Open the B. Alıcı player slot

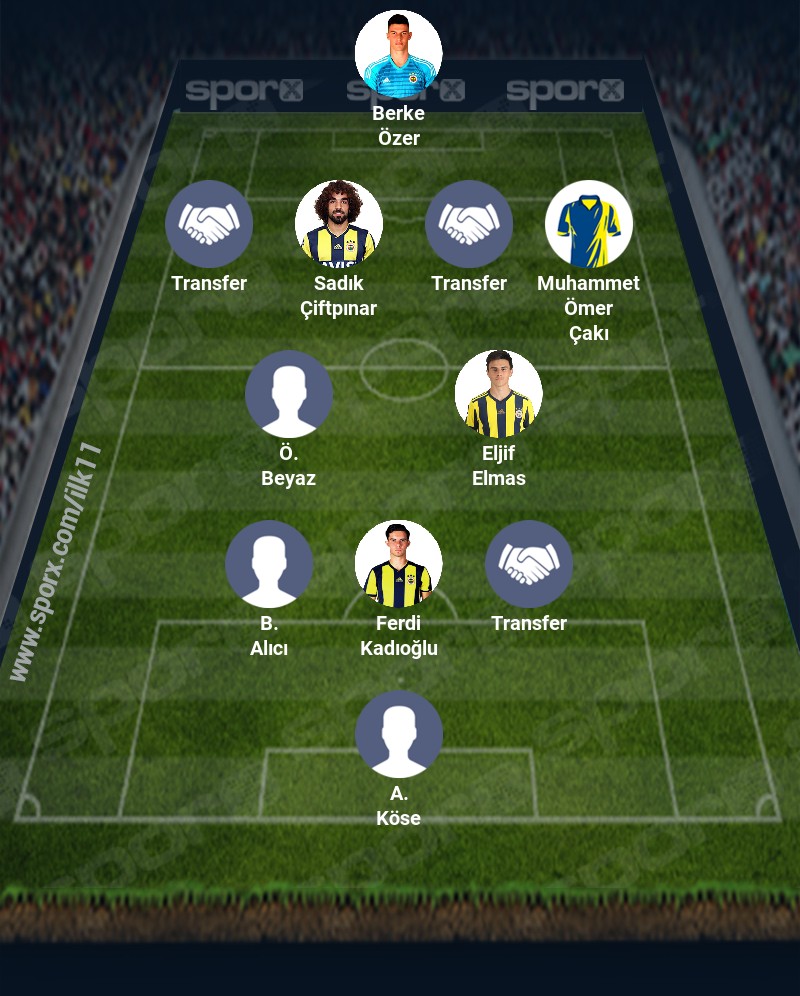pos(269,564)
